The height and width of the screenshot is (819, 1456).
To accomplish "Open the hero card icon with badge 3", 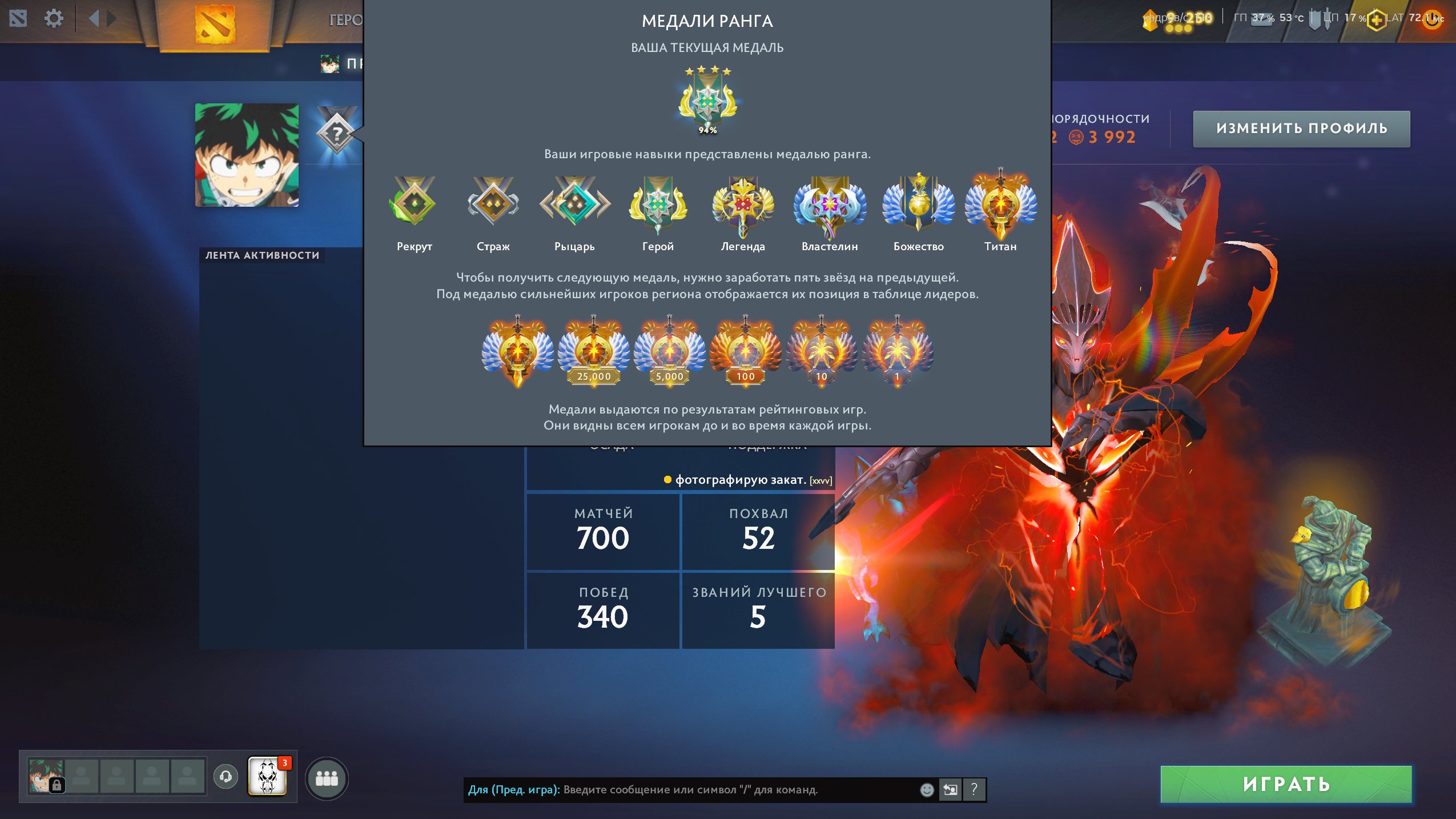I will [x=267, y=777].
